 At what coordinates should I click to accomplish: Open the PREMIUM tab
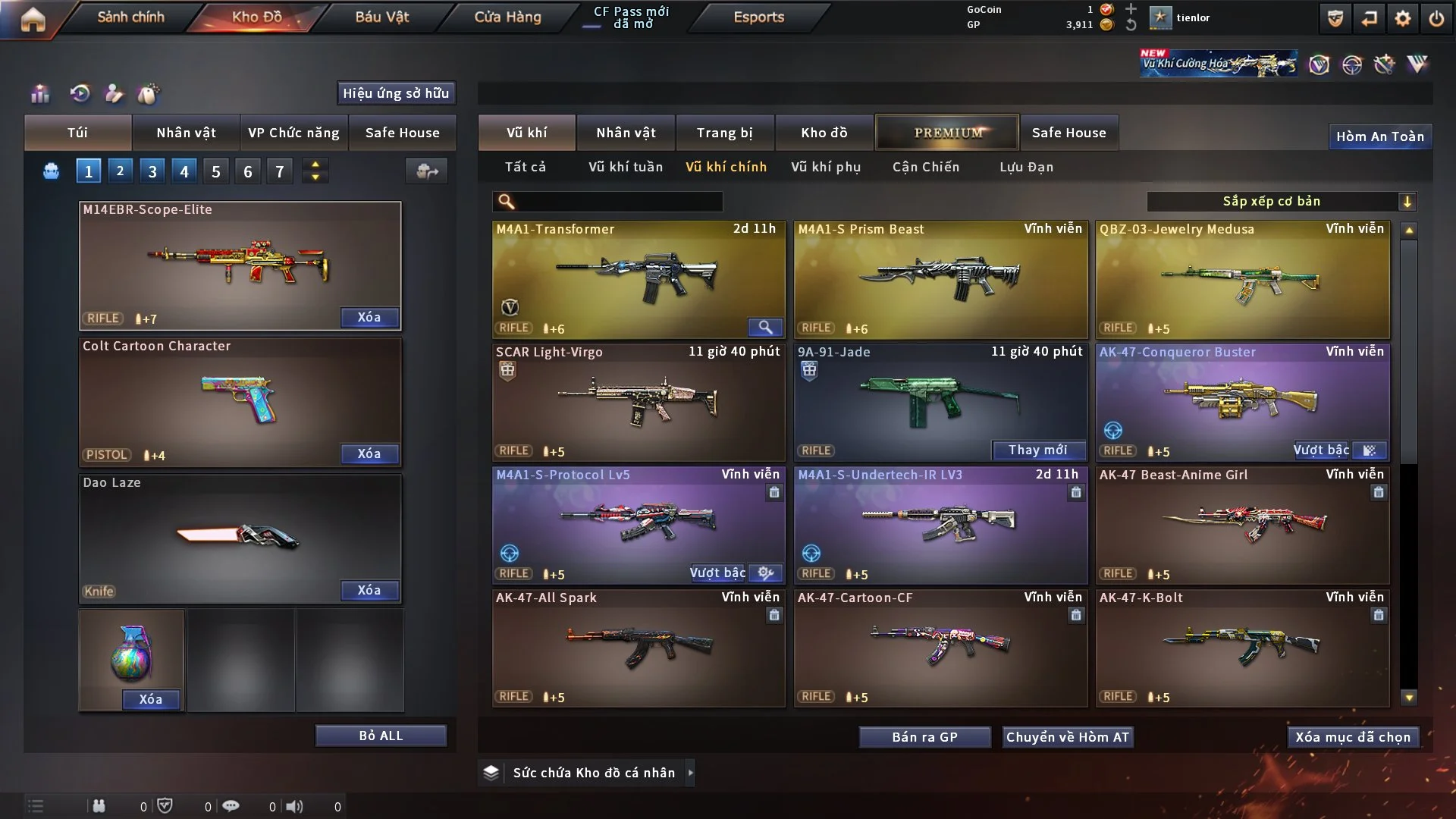tap(947, 133)
